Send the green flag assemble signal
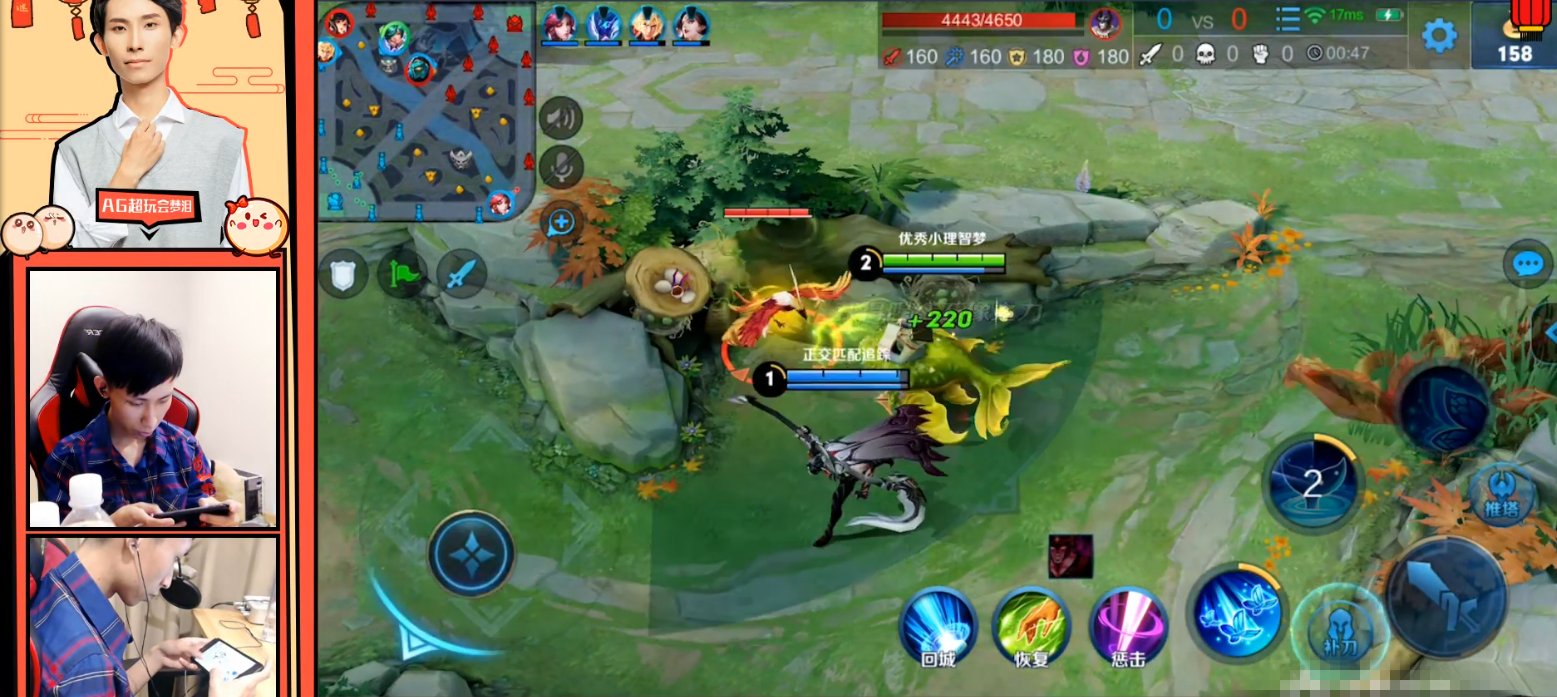Screen dimensions: 1557x697 (401, 274)
